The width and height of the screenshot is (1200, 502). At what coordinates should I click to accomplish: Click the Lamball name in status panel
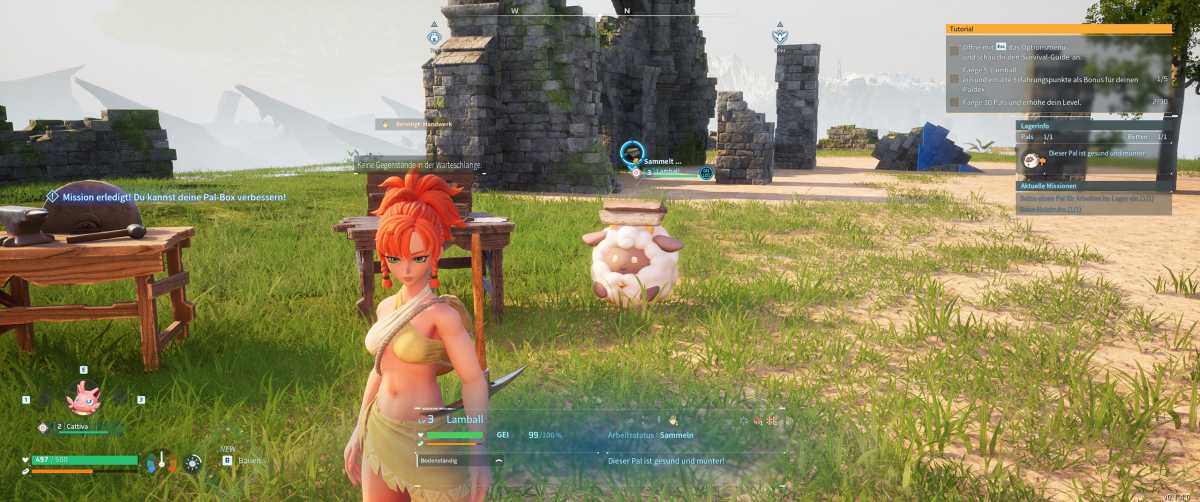coord(464,419)
